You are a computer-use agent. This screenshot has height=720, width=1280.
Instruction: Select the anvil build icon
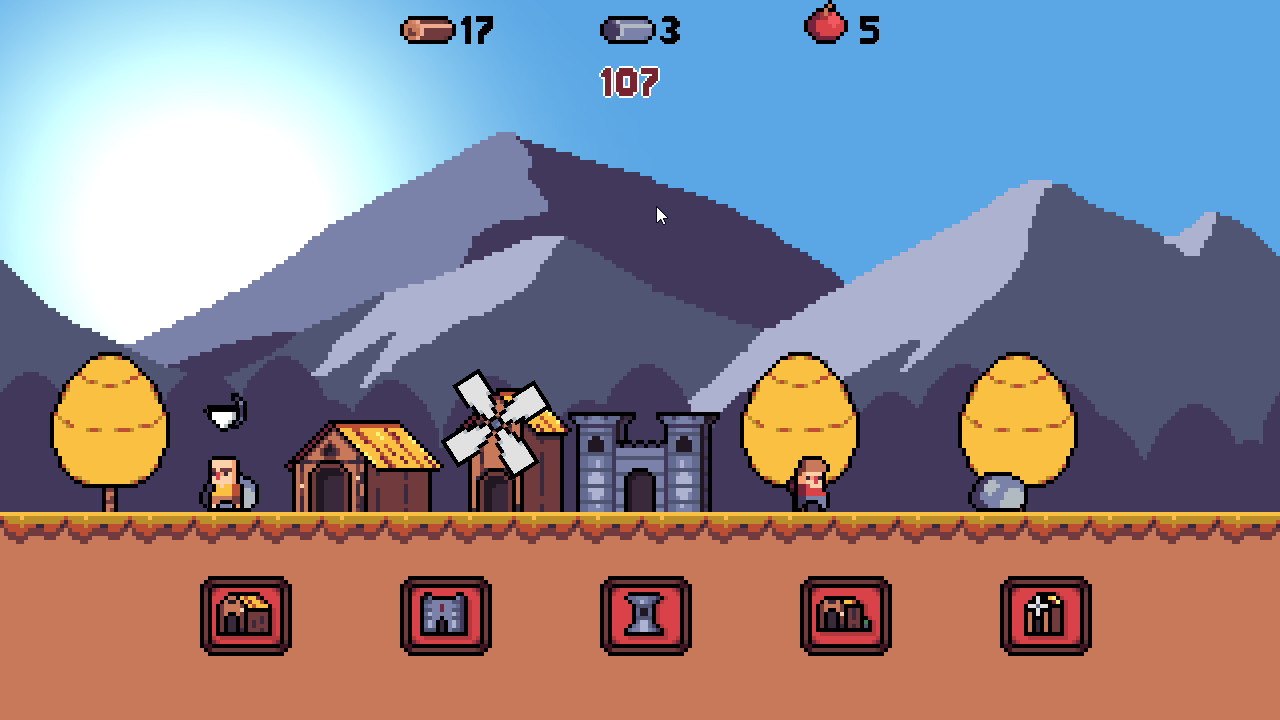click(646, 616)
